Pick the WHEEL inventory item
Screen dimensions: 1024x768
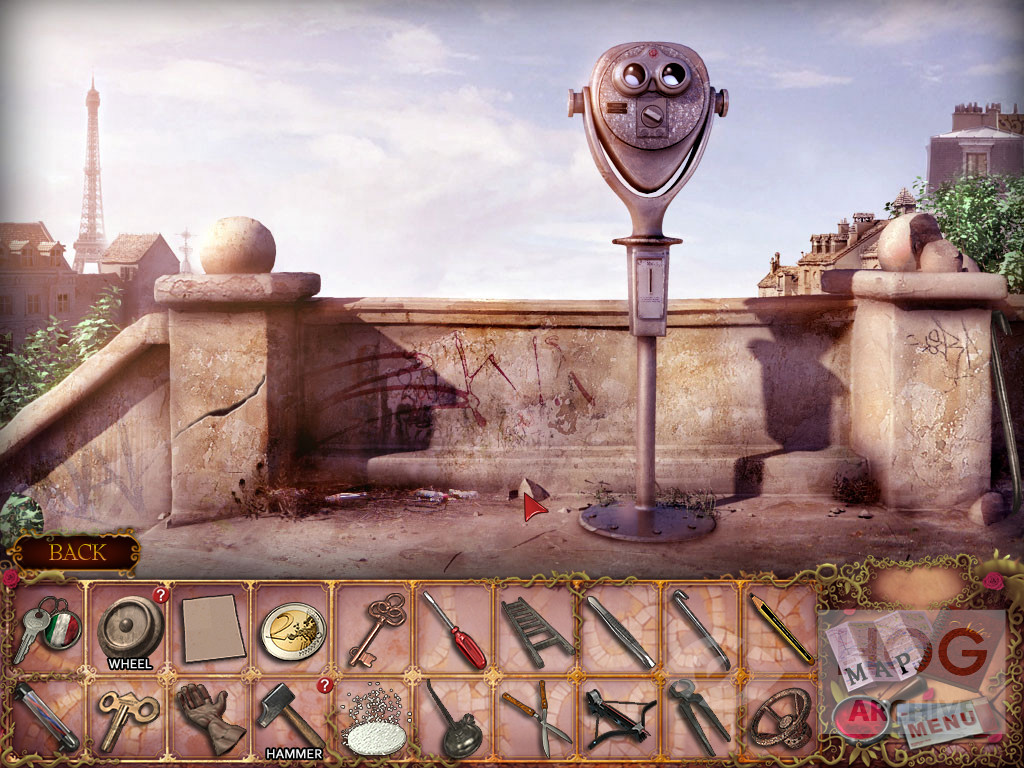(x=130, y=630)
